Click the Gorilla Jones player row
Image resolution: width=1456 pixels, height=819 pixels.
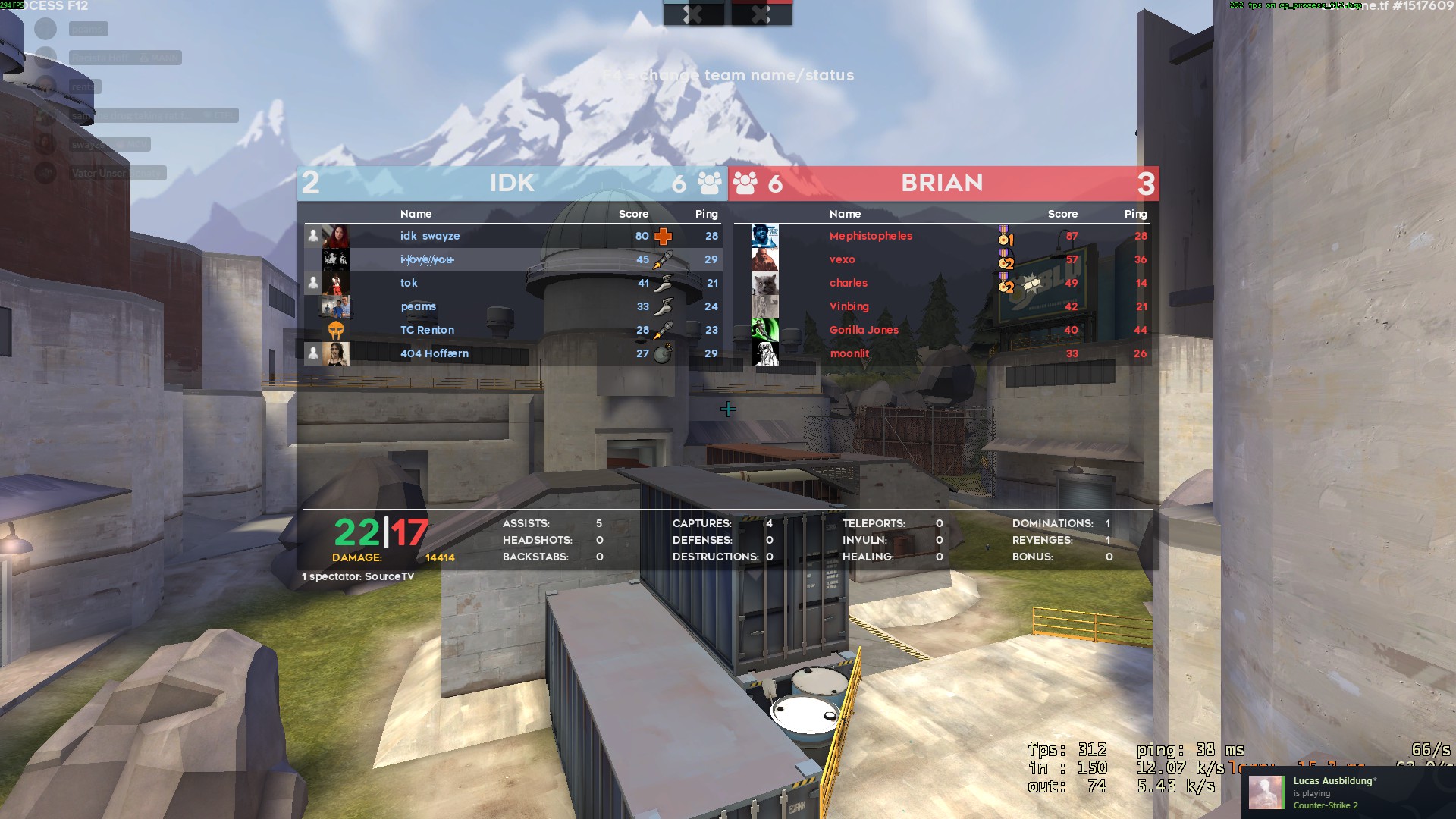(x=864, y=330)
